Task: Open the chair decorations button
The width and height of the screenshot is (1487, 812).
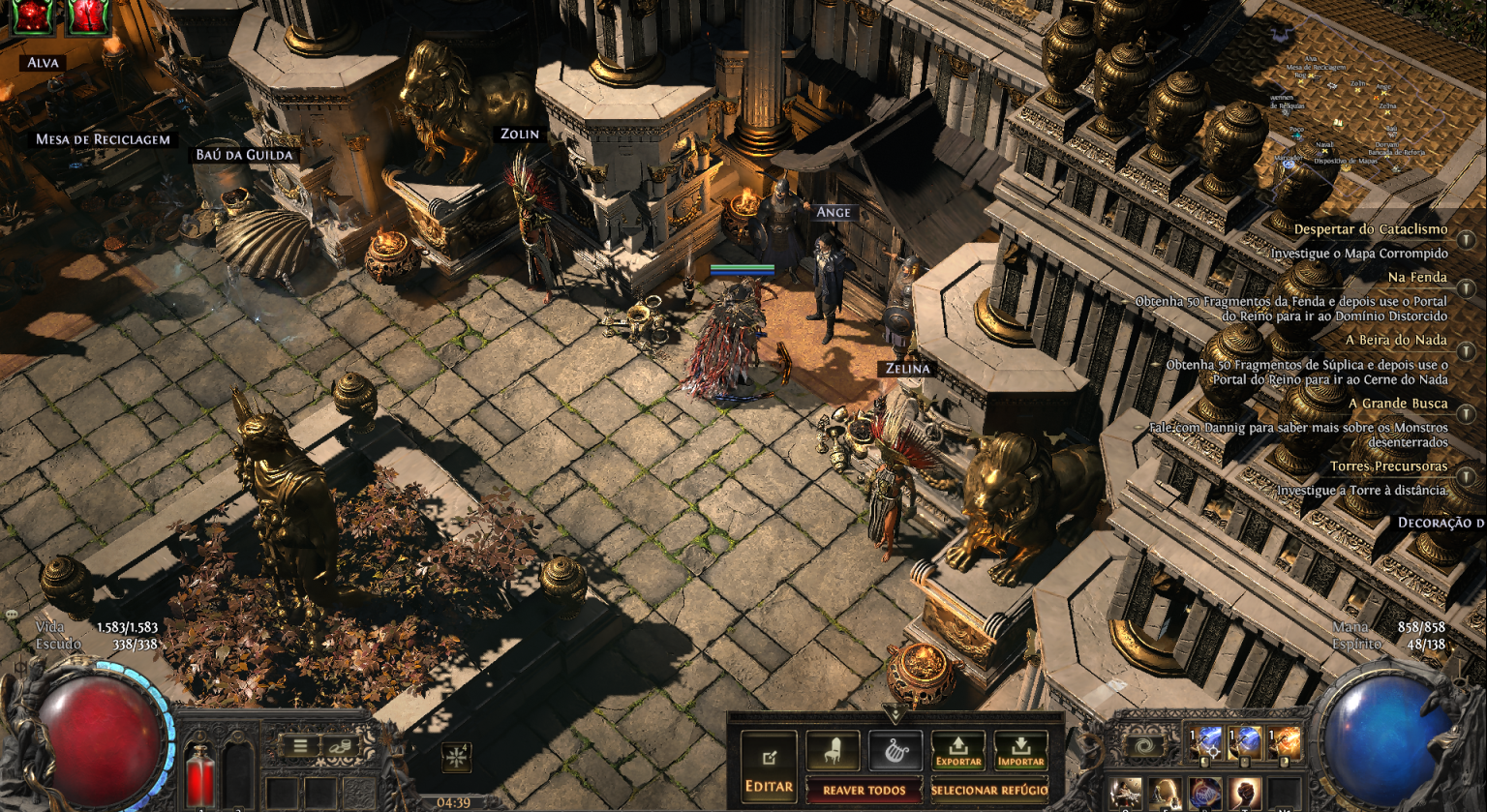Action: 833,751
